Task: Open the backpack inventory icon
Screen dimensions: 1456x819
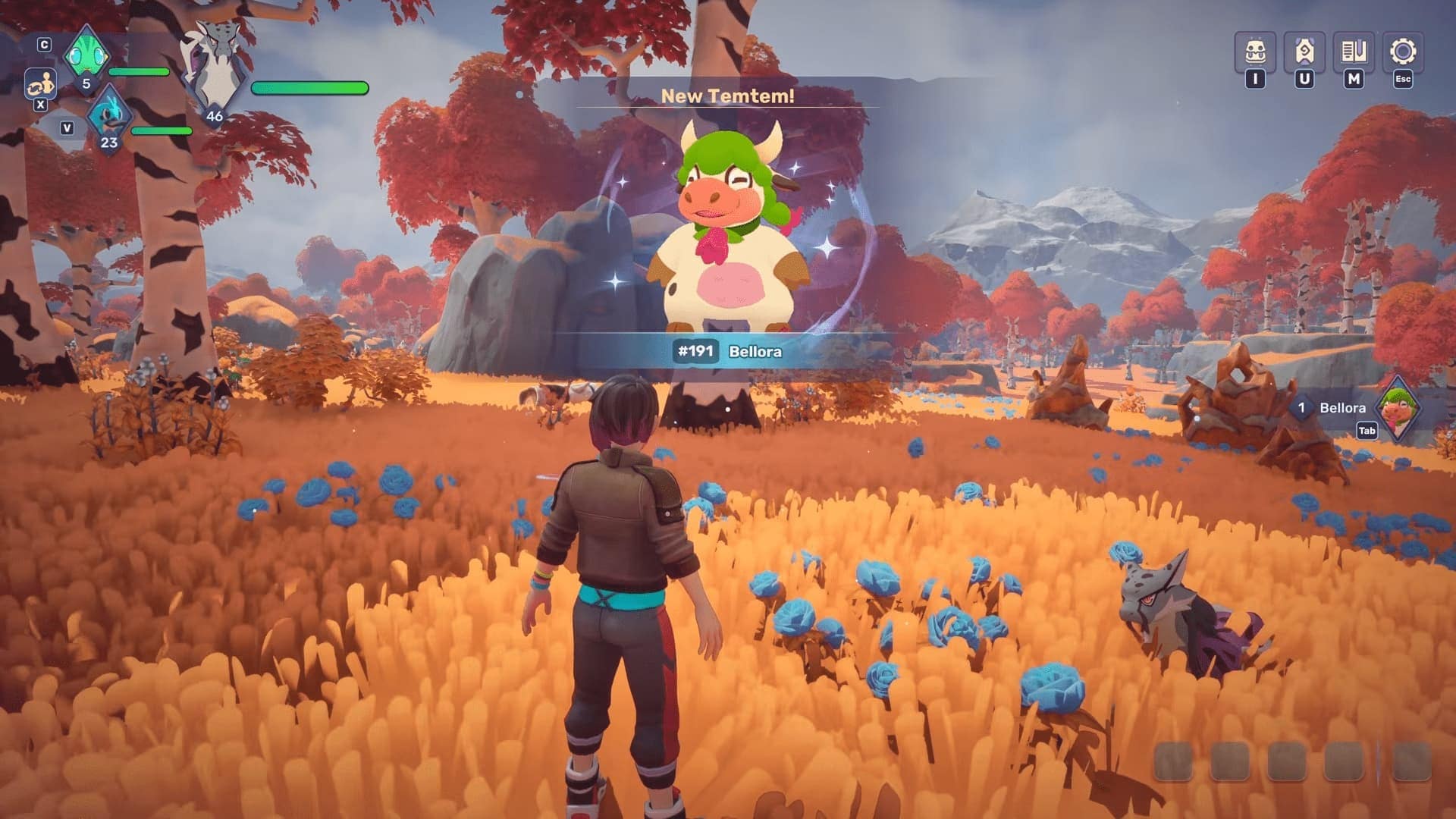Action: tap(1255, 52)
